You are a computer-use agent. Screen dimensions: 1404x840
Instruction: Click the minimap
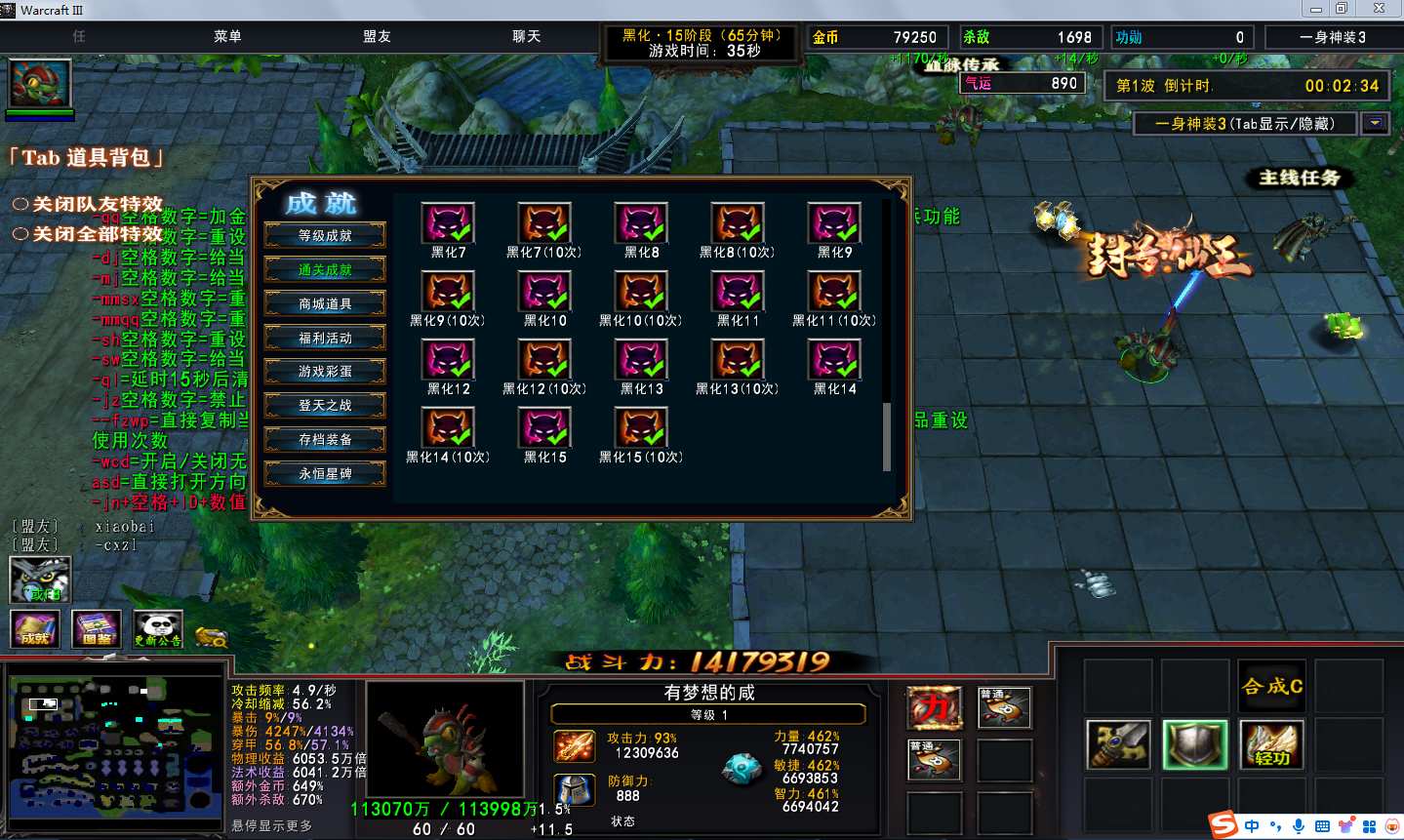[x=114, y=747]
